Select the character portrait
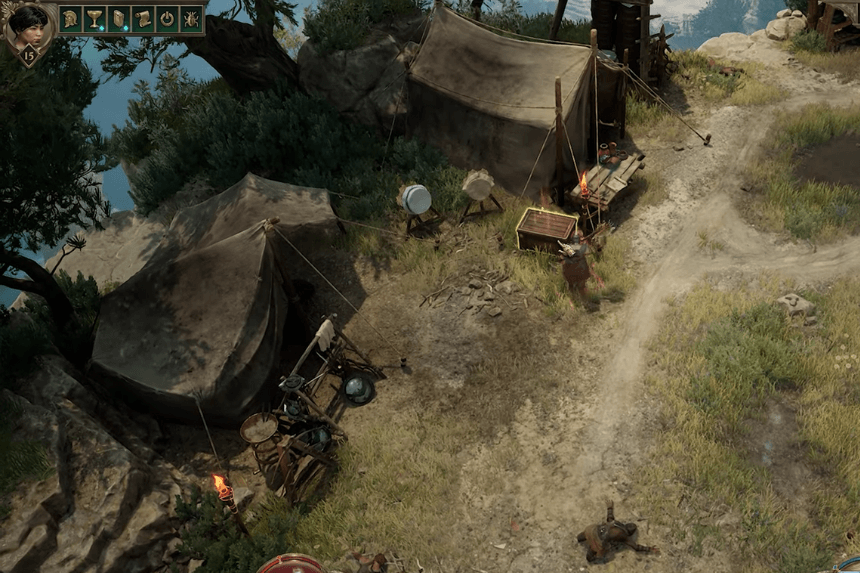 [28, 24]
